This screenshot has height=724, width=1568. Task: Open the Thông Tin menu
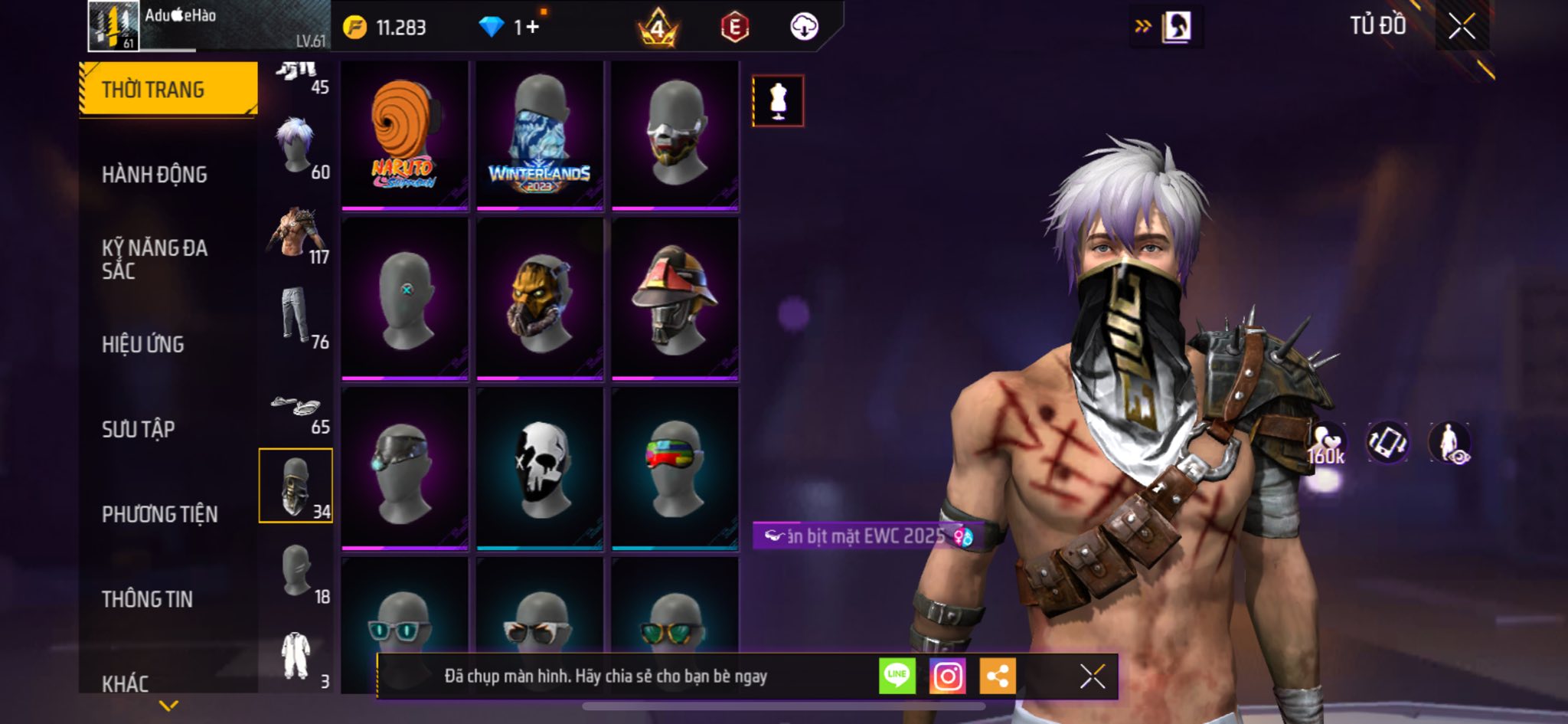click(147, 599)
